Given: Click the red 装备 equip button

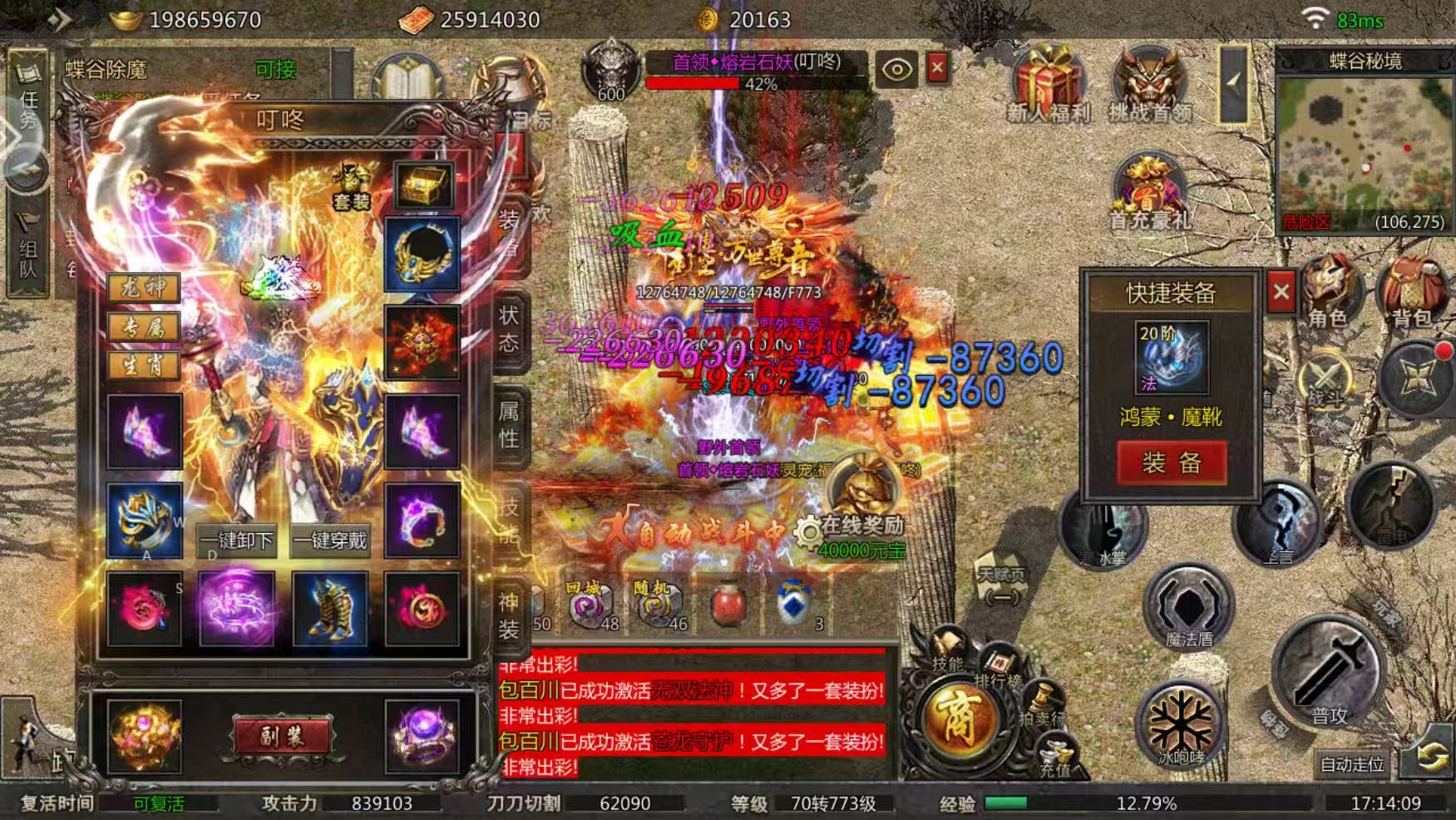Looking at the screenshot, I should [1171, 462].
